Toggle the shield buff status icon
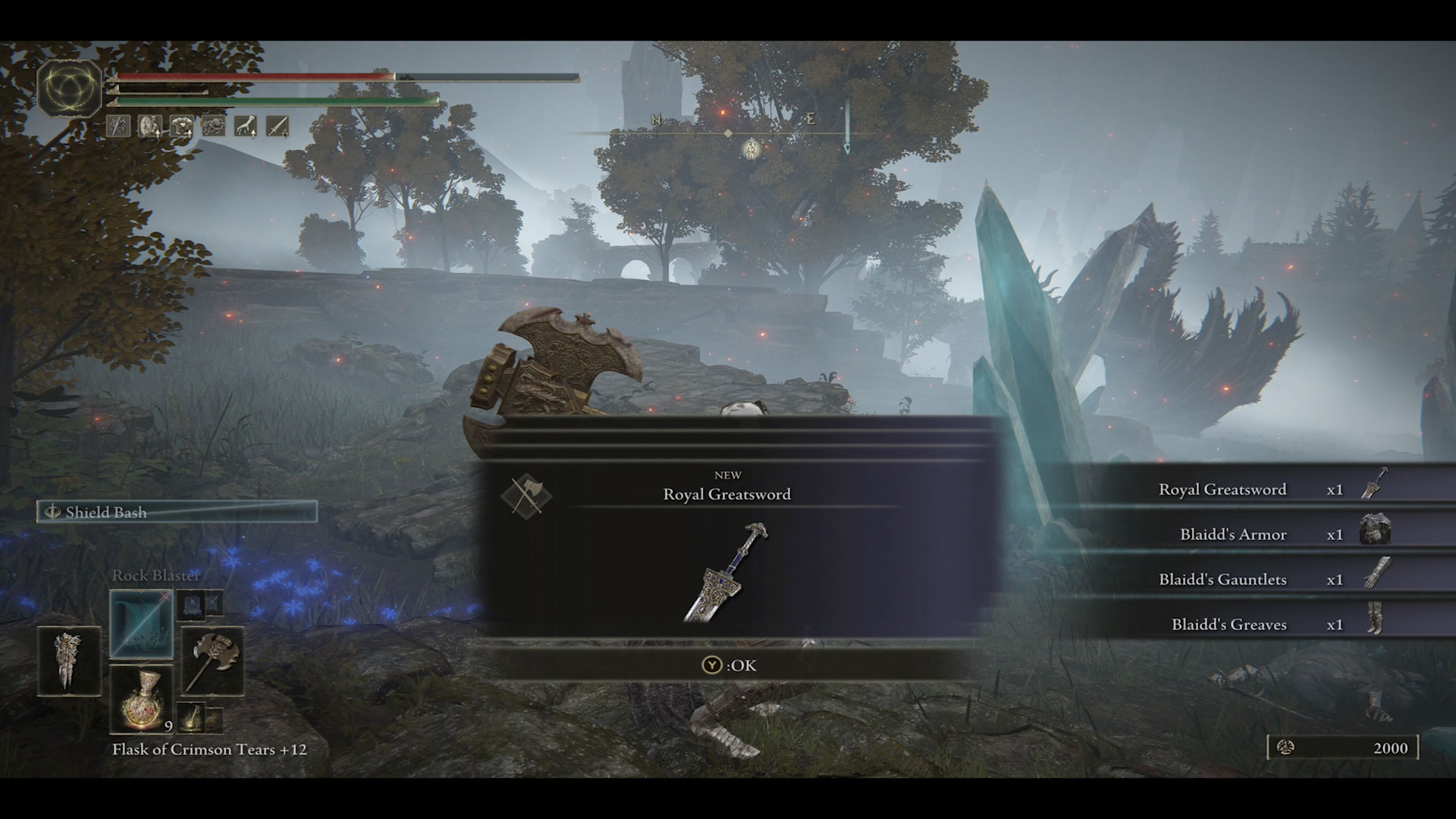This screenshot has height=819, width=1456. [150, 126]
